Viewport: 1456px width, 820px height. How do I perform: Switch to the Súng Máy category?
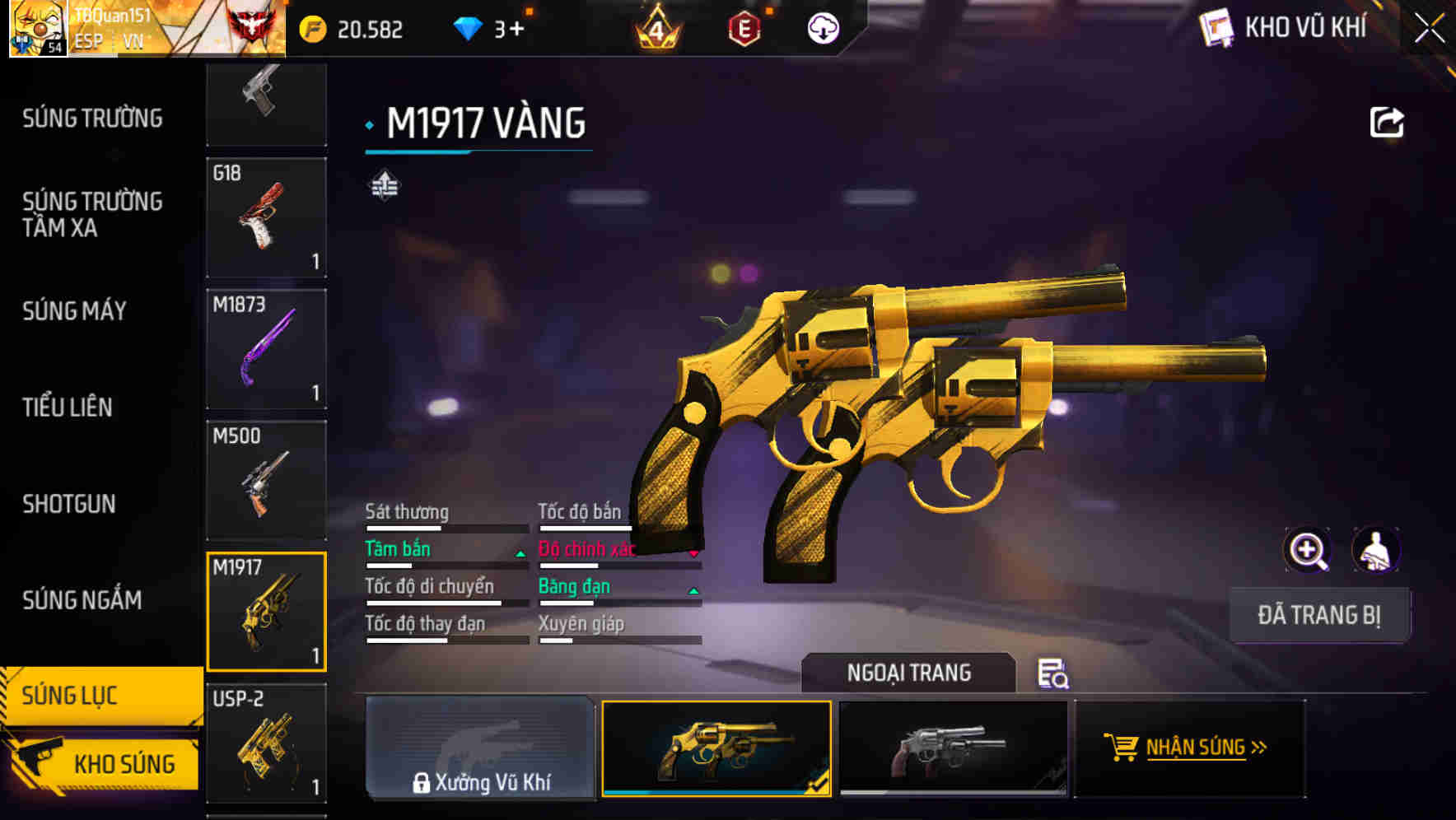pyautogui.click(x=74, y=311)
